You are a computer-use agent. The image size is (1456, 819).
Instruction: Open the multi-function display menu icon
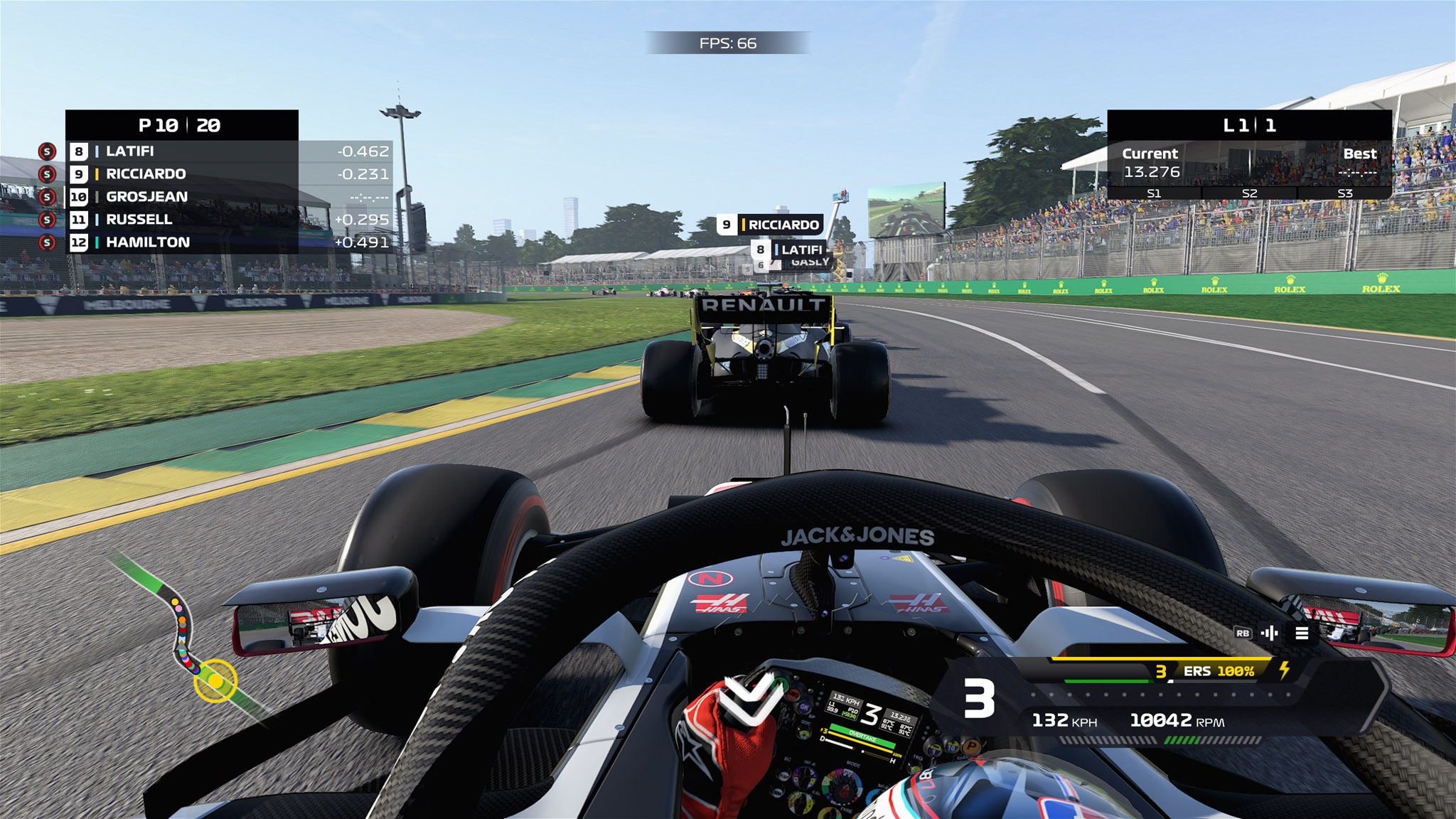coord(1302,633)
